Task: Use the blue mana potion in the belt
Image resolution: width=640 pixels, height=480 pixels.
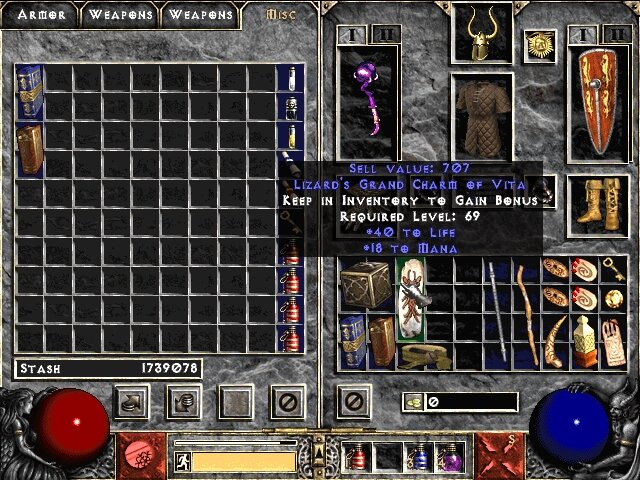Action: click(419, 459)
